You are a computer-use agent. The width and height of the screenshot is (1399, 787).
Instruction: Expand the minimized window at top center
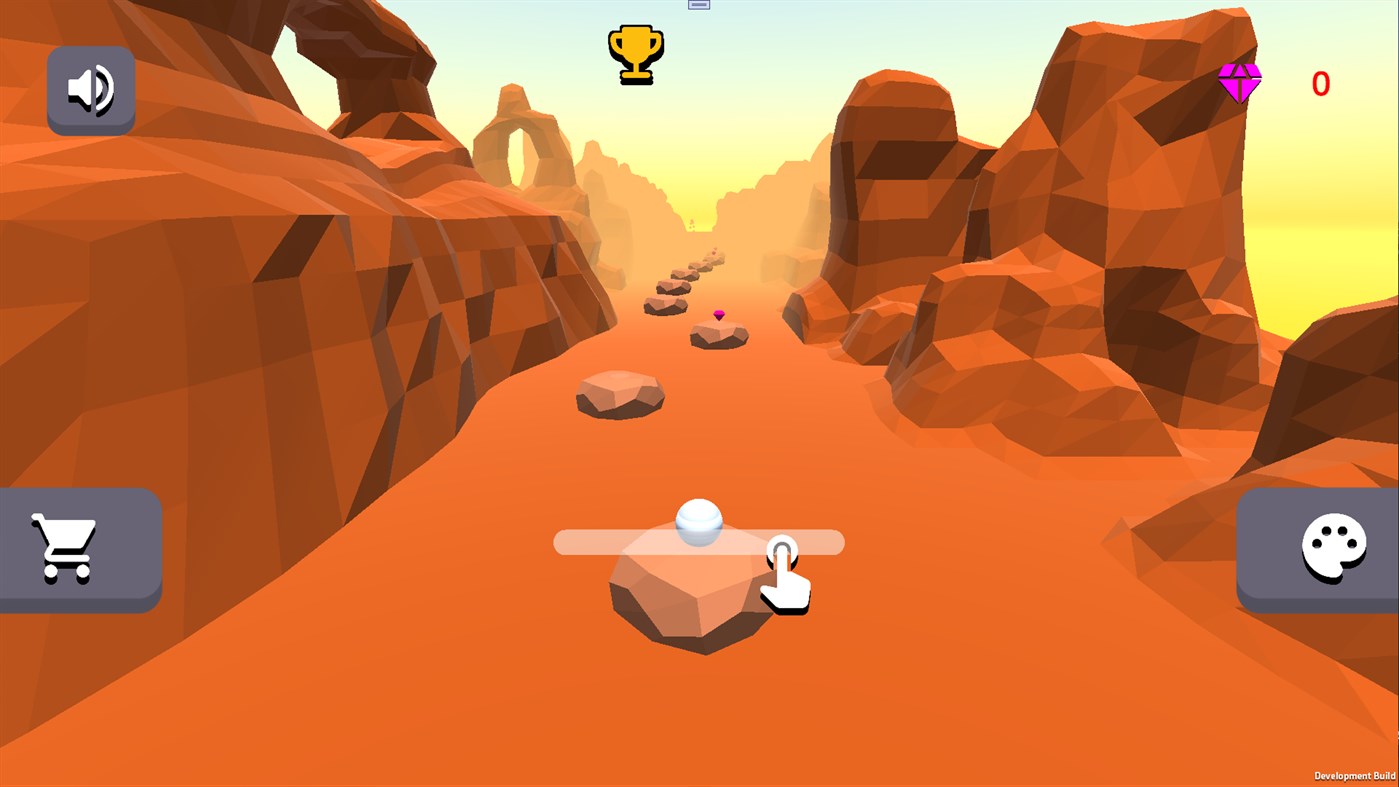point(698,4)
